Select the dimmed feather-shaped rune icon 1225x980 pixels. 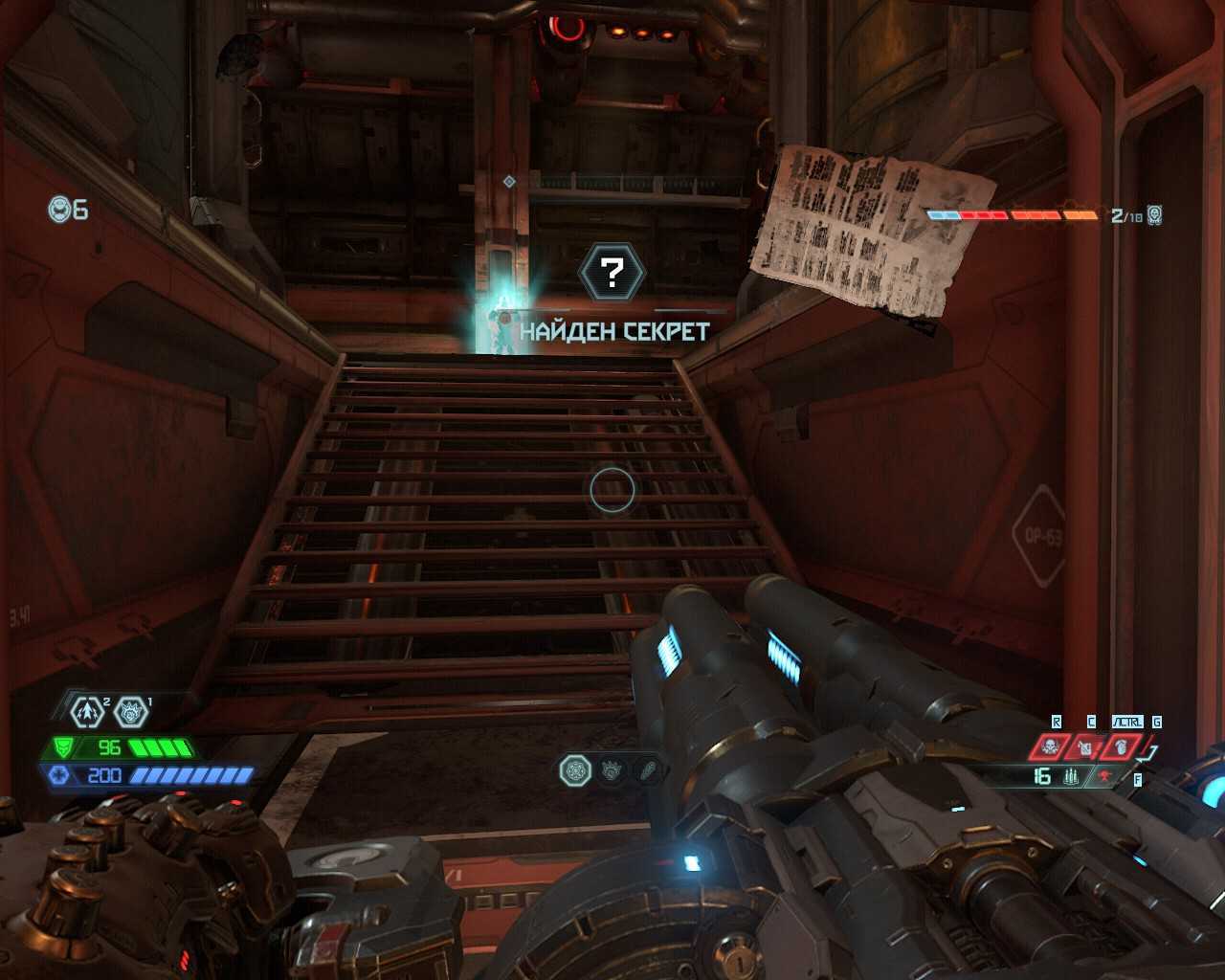coord(649,770)
